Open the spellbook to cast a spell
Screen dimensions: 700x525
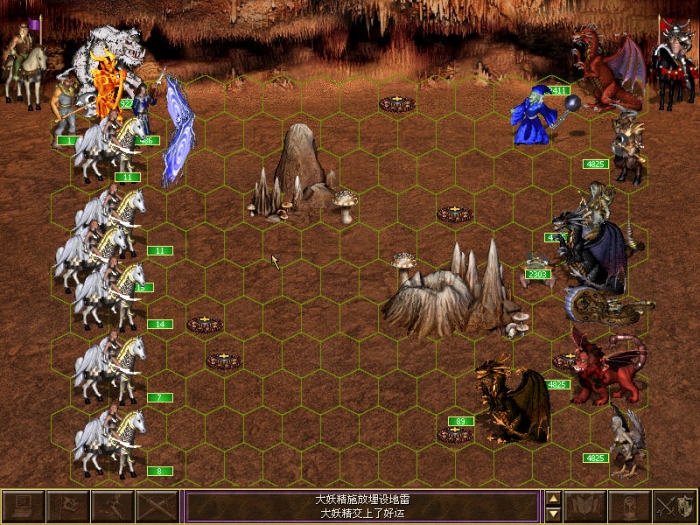click(x=586, y=506)
